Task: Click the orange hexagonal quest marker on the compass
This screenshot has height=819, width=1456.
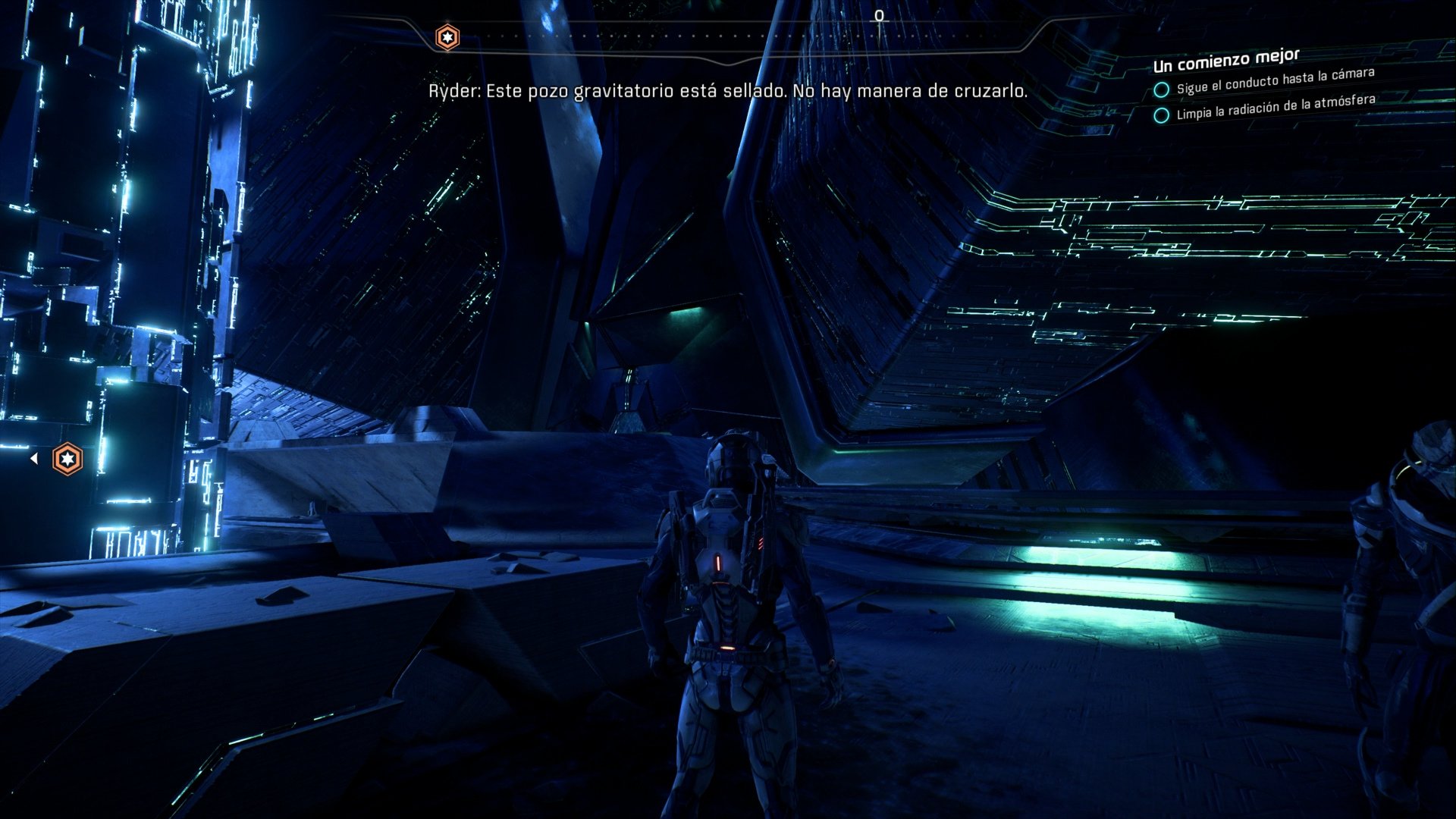Action: point(447,35)
